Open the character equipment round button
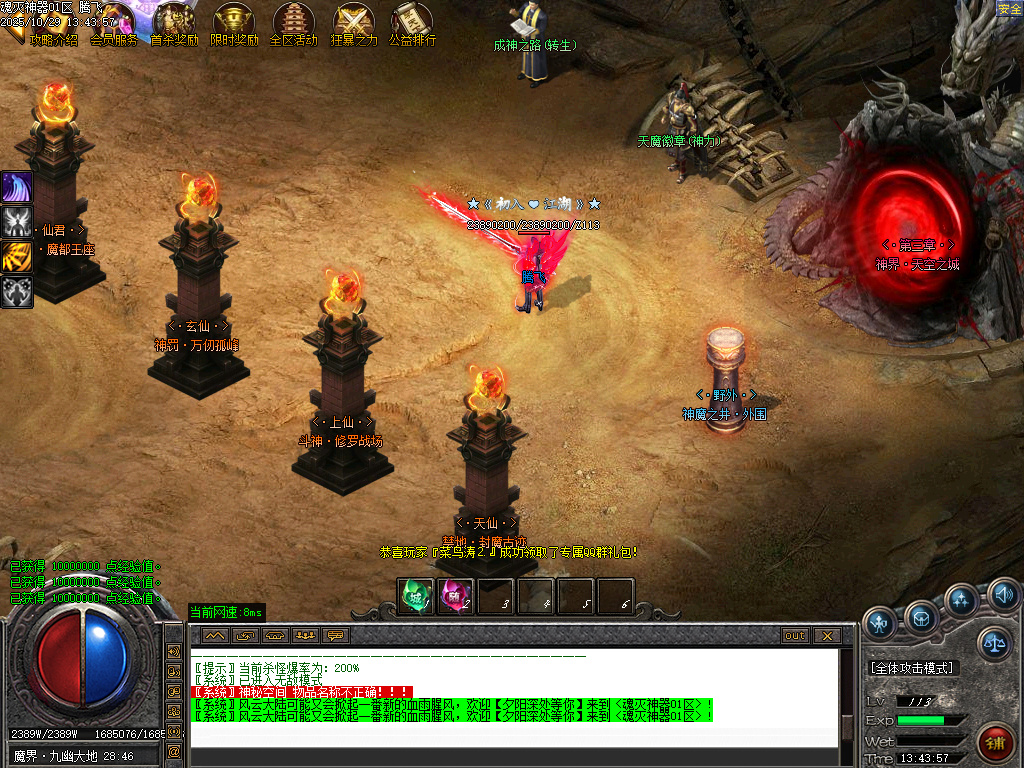The height and width of the screenshot is (768, 1024). click(881, 622)
